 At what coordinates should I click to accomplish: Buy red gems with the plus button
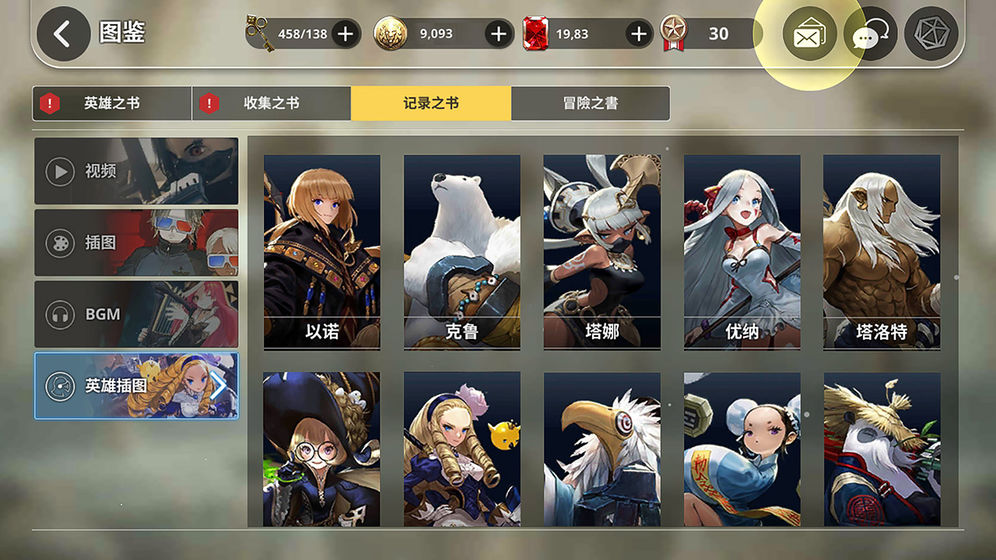[639, 34]
